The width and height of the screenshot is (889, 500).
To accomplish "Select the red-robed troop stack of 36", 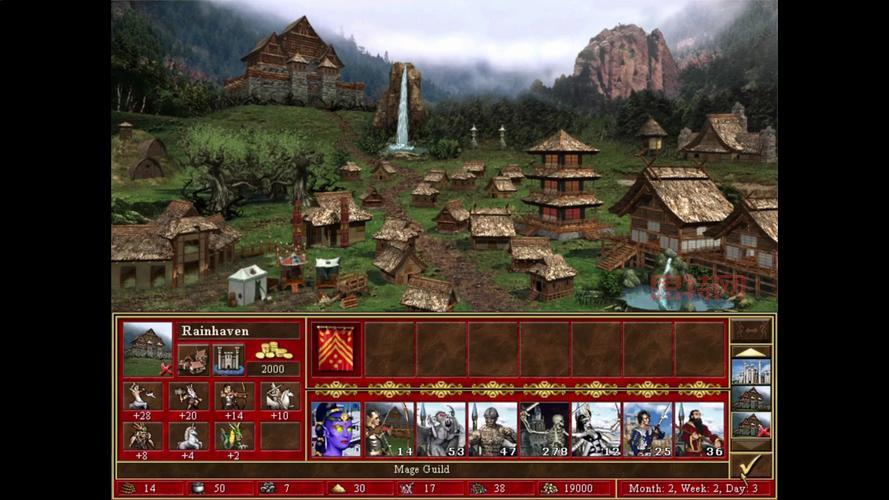I will 700,428.
